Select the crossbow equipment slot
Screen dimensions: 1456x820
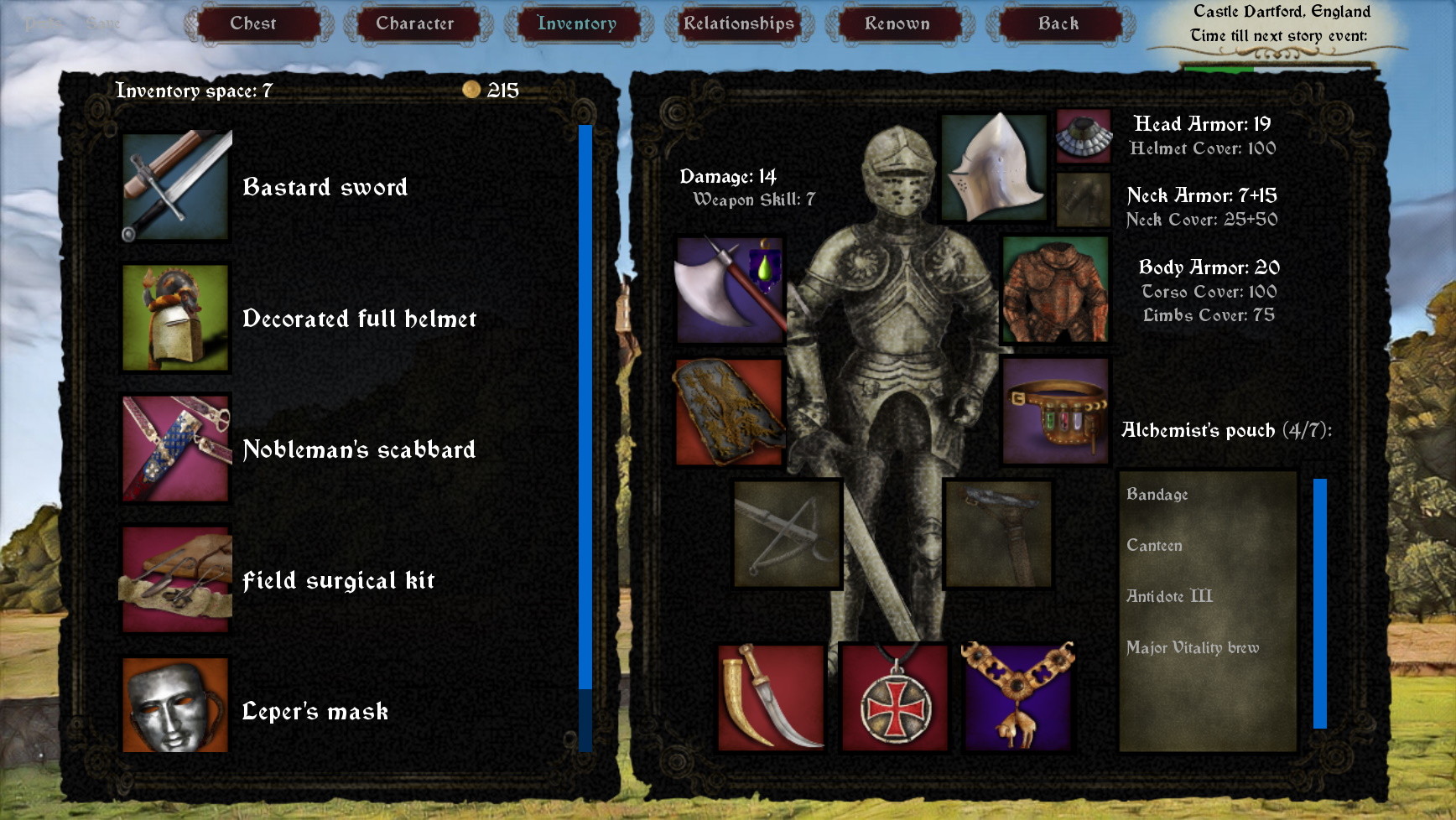point(787,535)
